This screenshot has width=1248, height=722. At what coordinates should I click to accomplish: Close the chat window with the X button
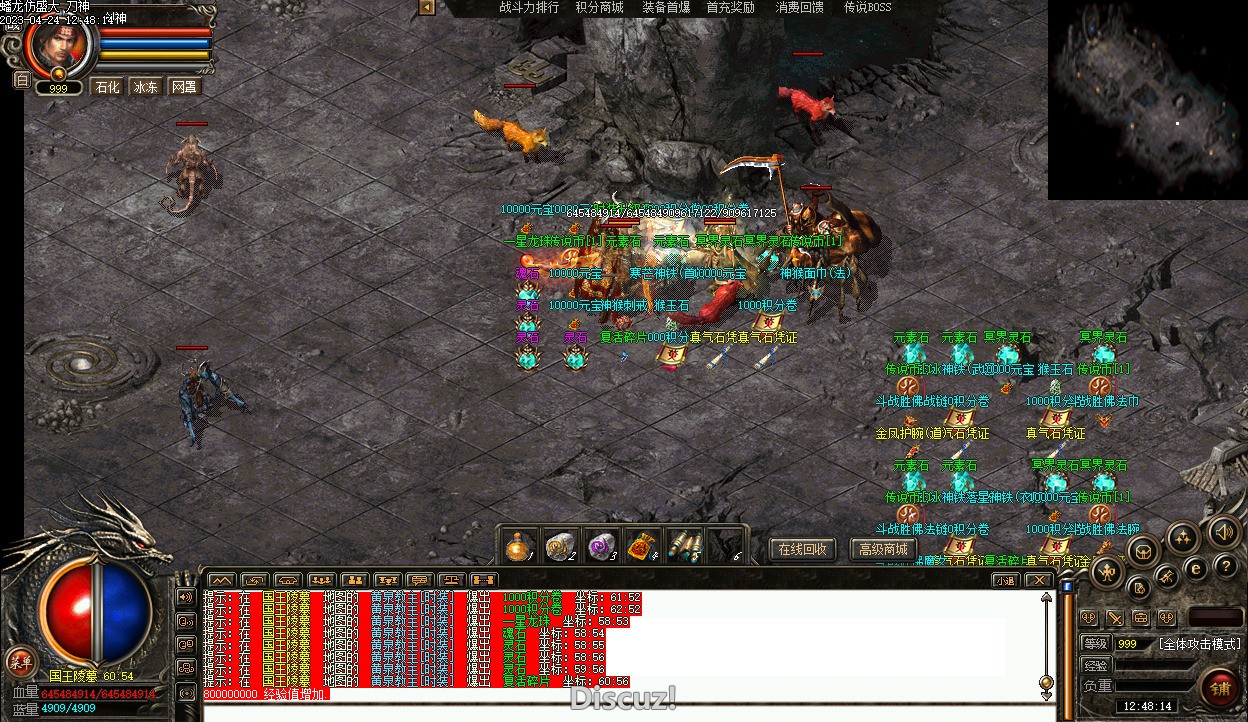1039,580
